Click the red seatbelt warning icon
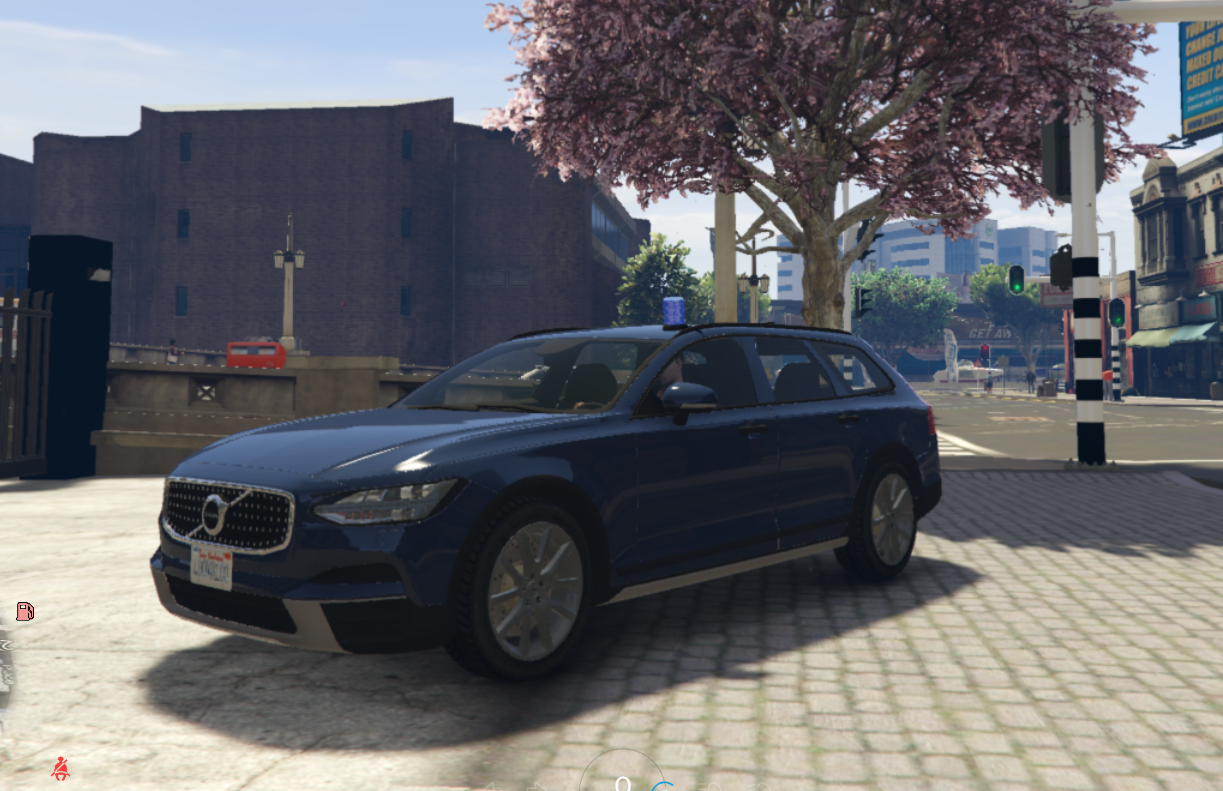This screenshot has height=791, width=1223. coord(61,768)
